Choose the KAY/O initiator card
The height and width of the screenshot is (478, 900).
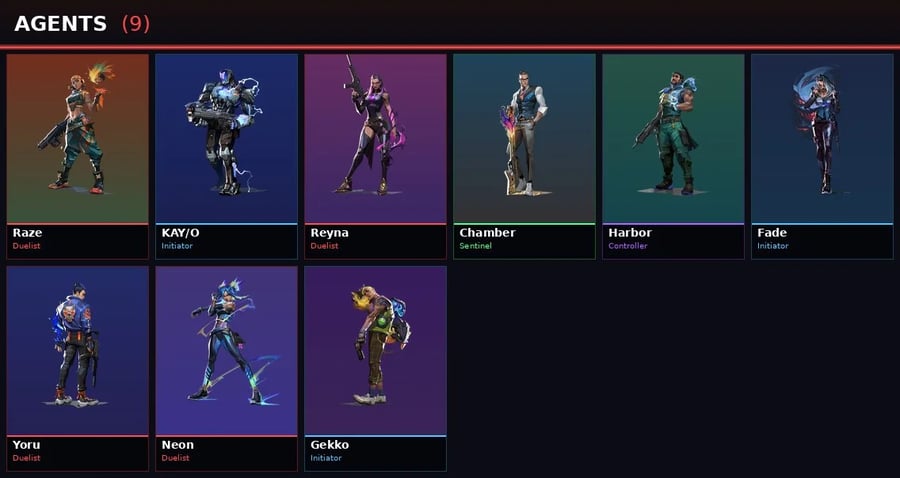point(227,156)
